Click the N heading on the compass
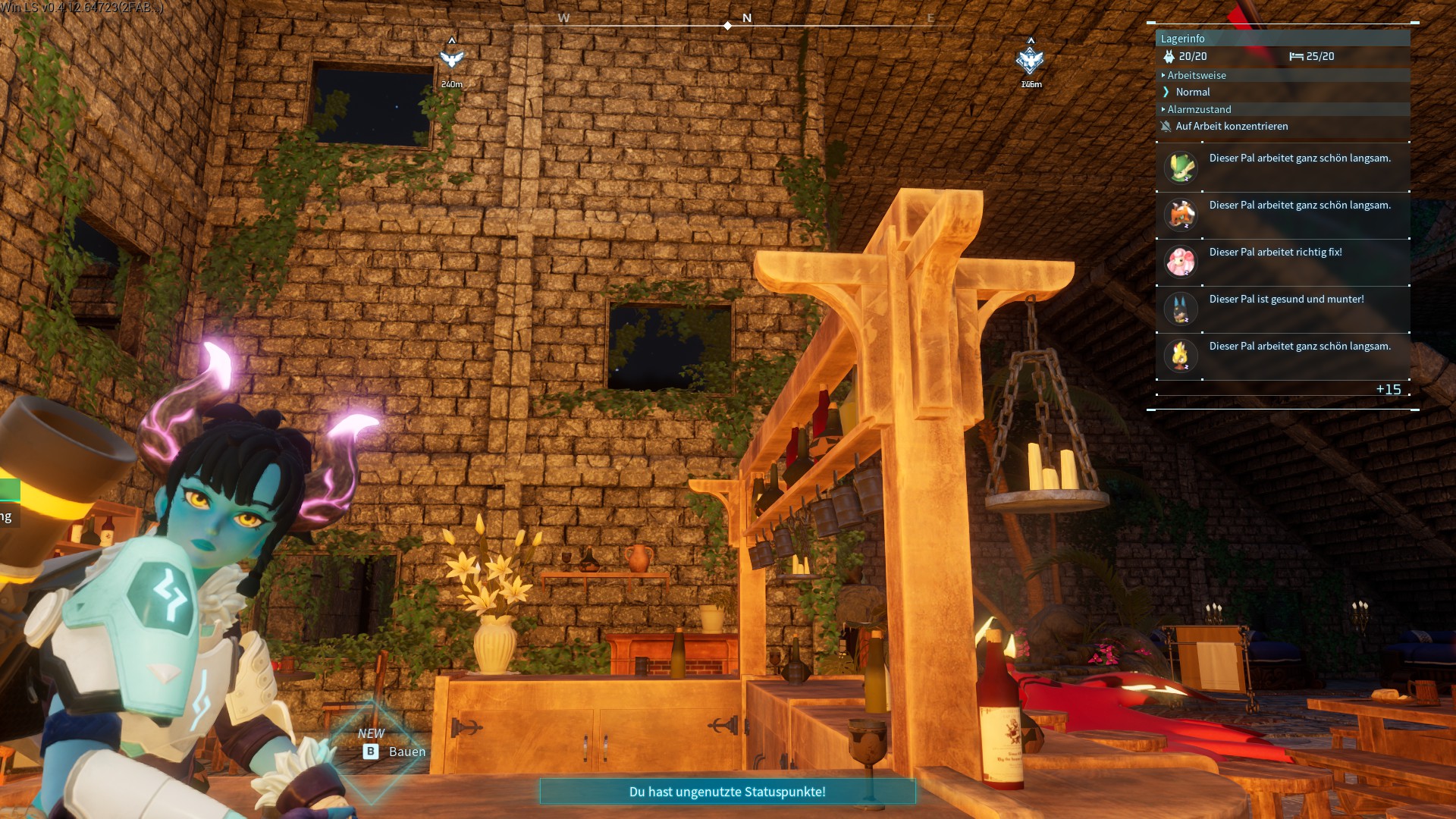The image size is (1456, 819). [x=747, y=18]
